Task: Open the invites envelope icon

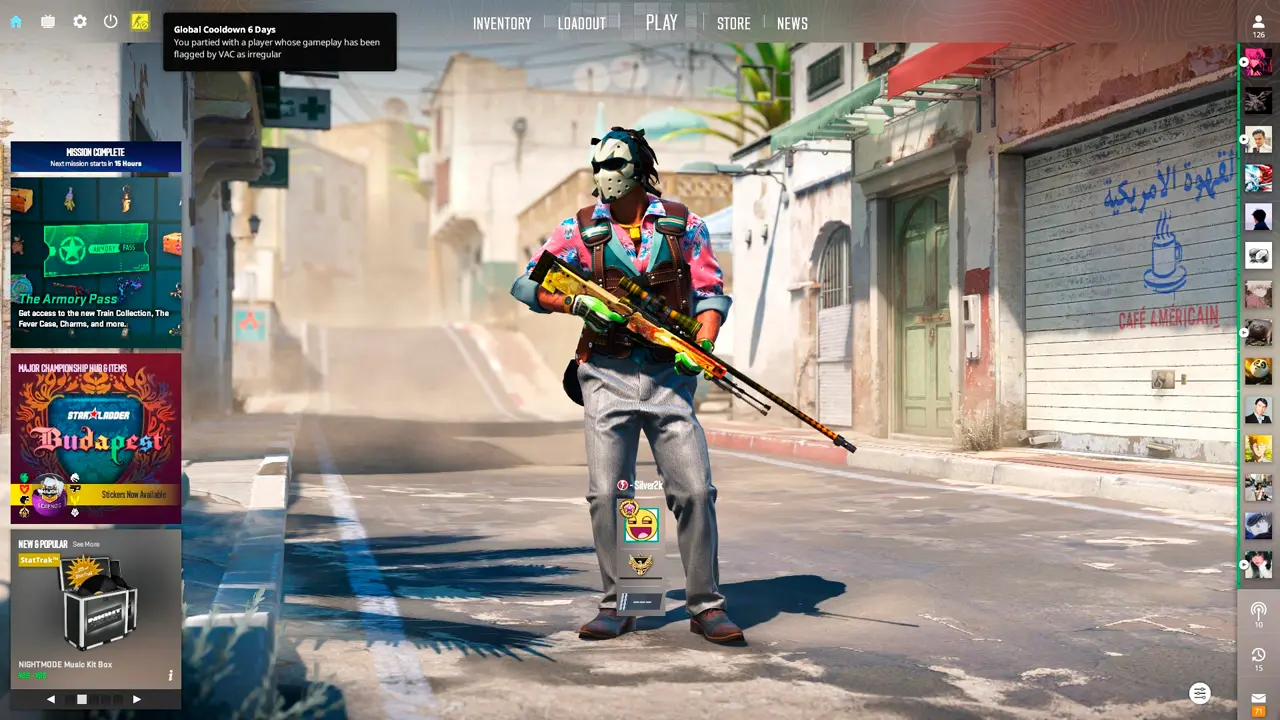Action: 1258,698
